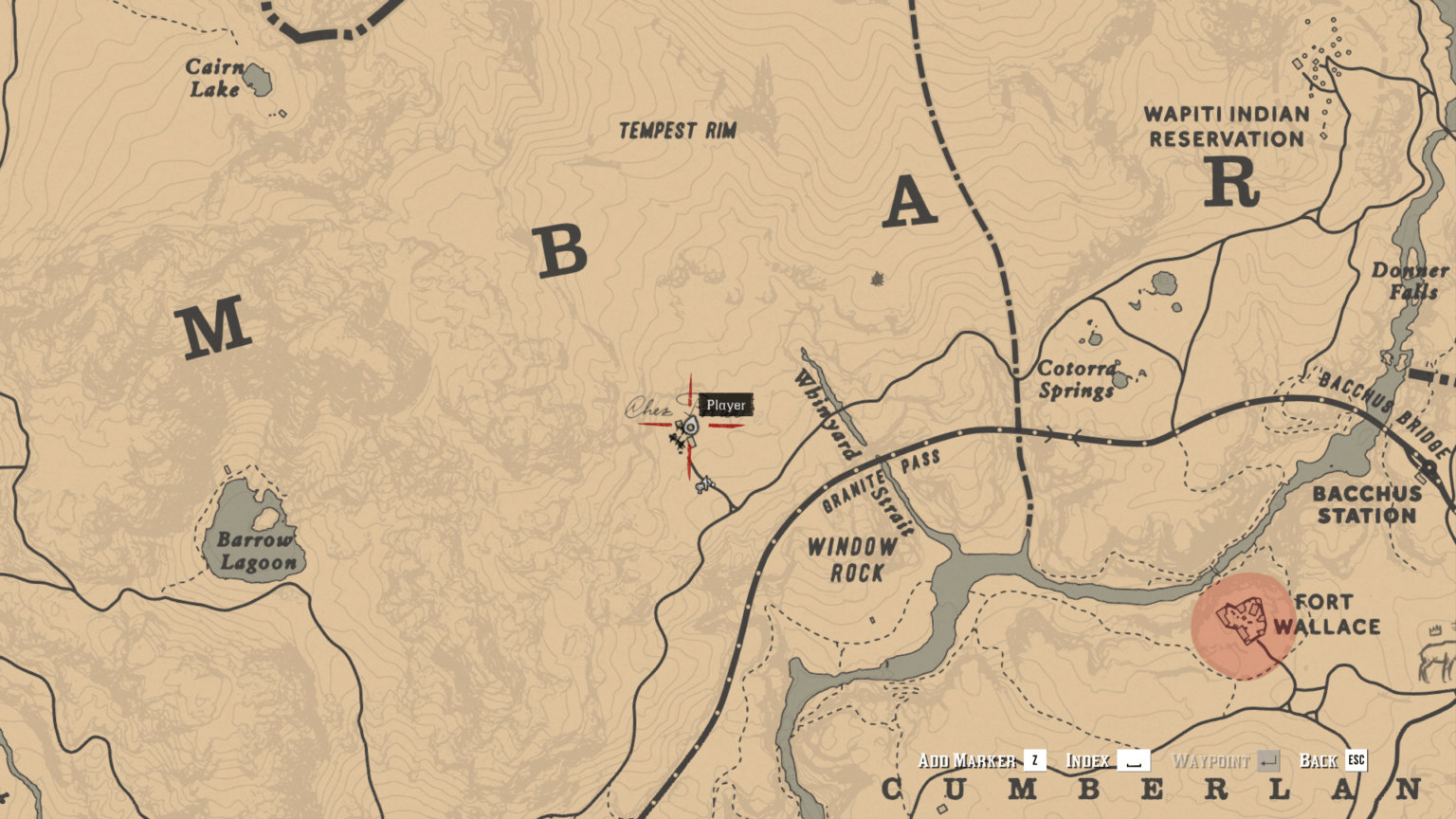Click the small cabin icon below the player marker
This screenshot has height=819, width=1456.
[x=705, y=484]
